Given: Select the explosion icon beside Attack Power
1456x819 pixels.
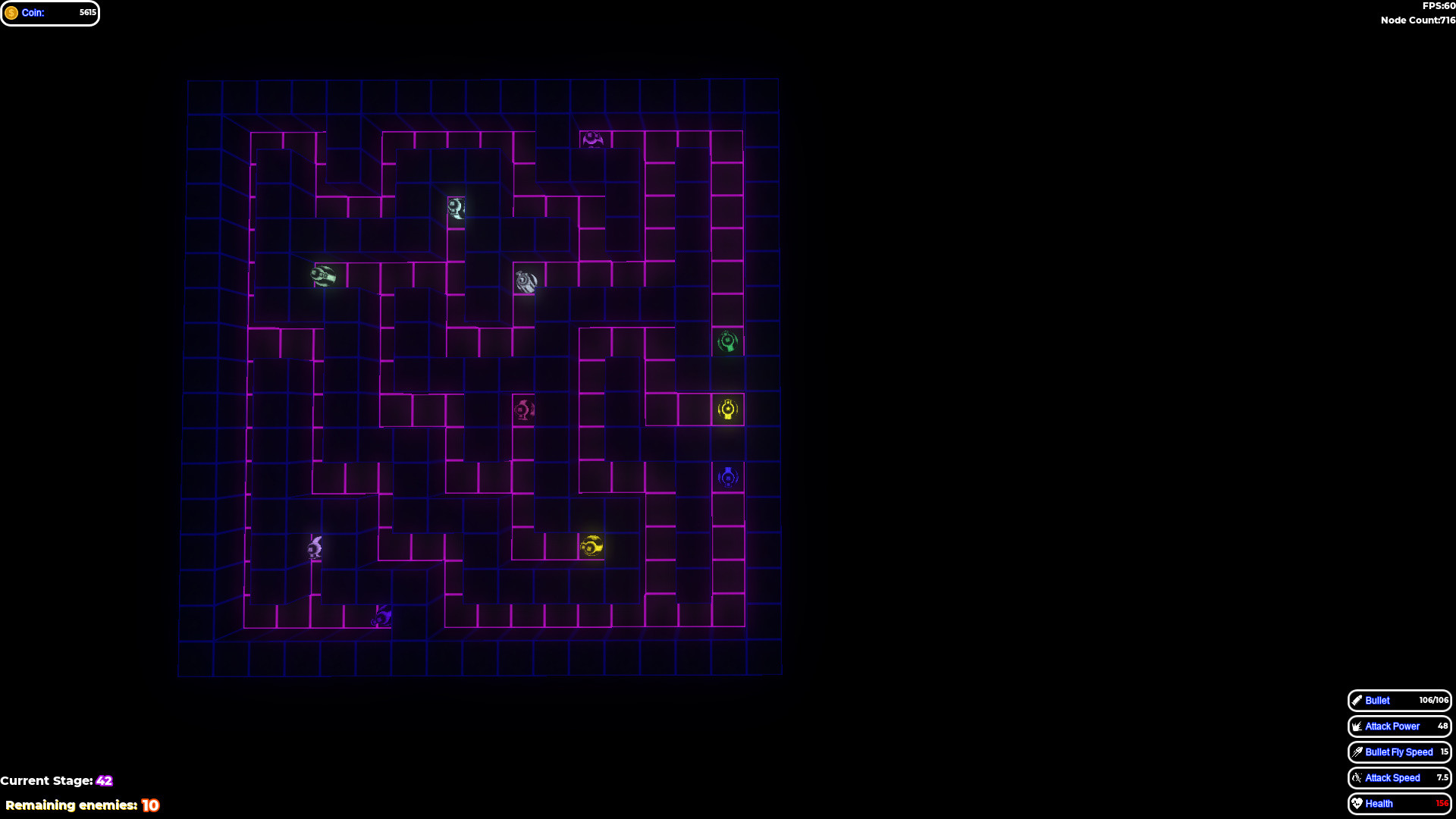Looking at the screenshot, I should (x=1357, y=726).
